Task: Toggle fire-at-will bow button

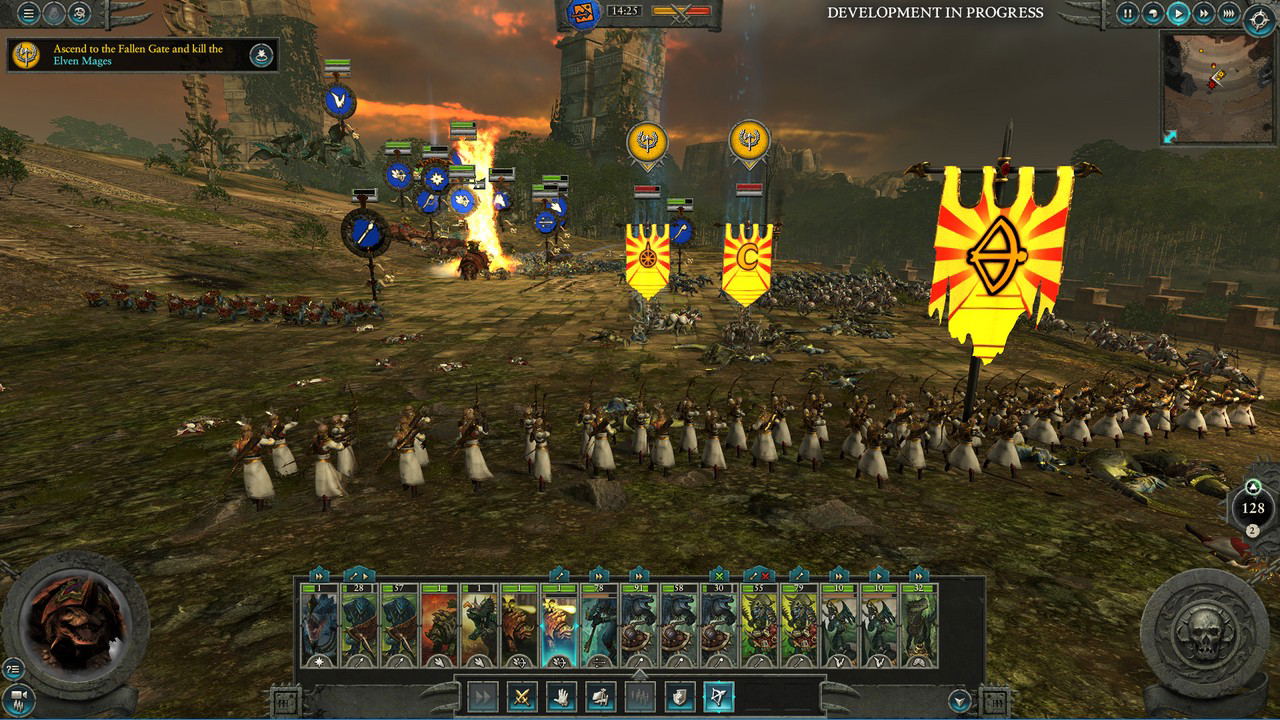Action: tap(718, 695)
